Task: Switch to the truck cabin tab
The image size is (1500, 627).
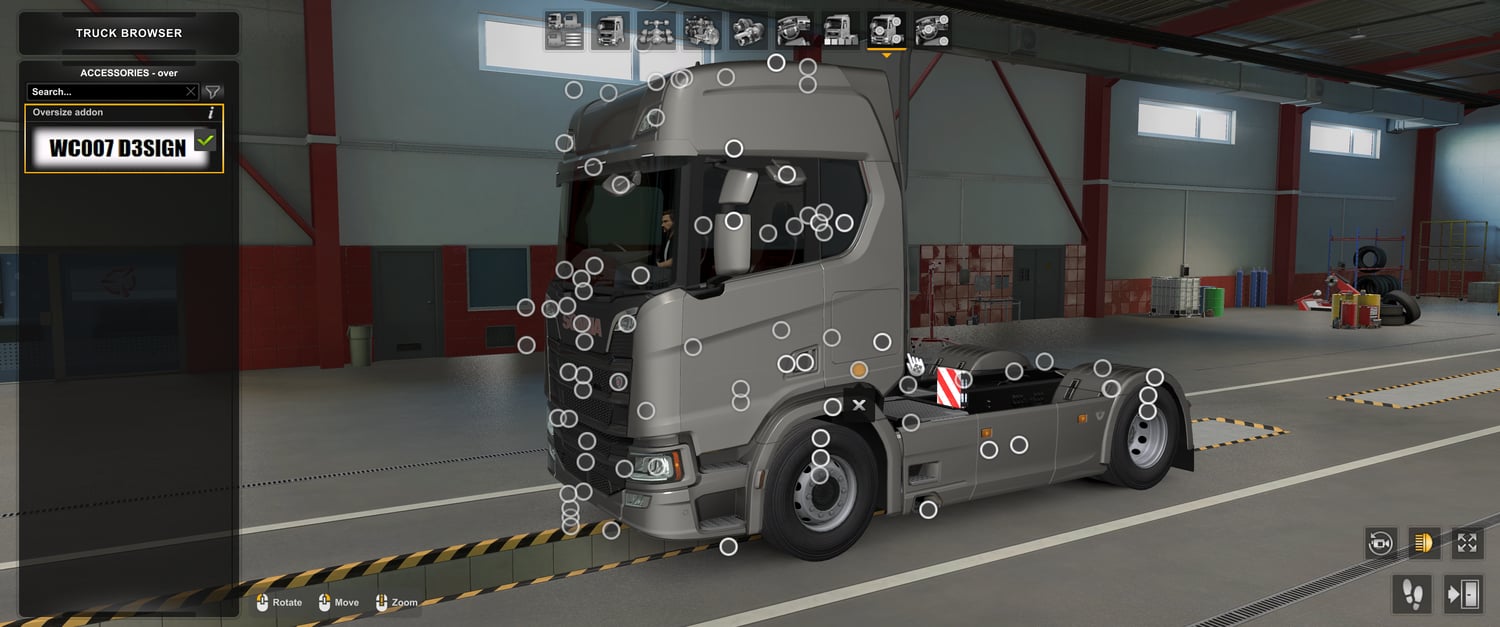Action: (x=609, y=31)
